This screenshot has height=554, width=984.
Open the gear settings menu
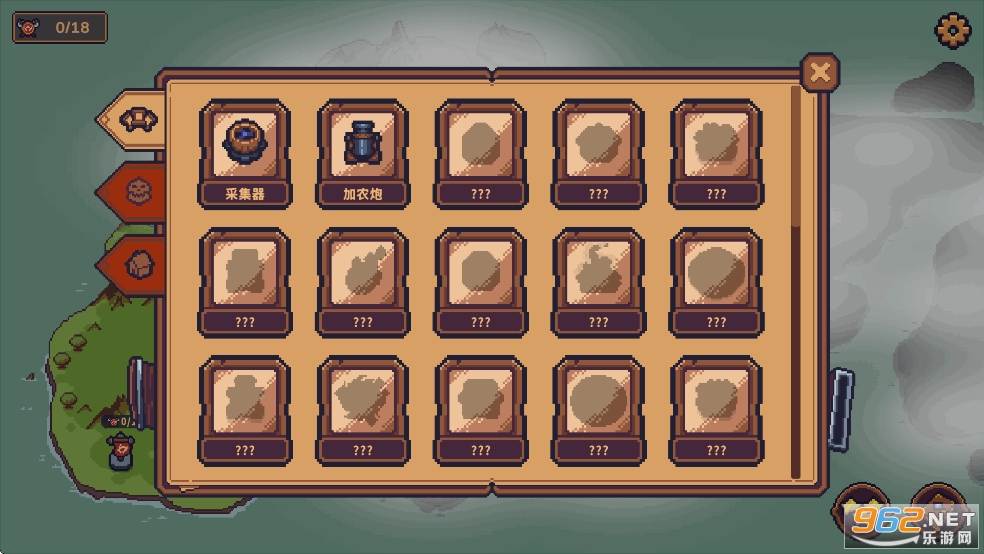pos(952,29)
